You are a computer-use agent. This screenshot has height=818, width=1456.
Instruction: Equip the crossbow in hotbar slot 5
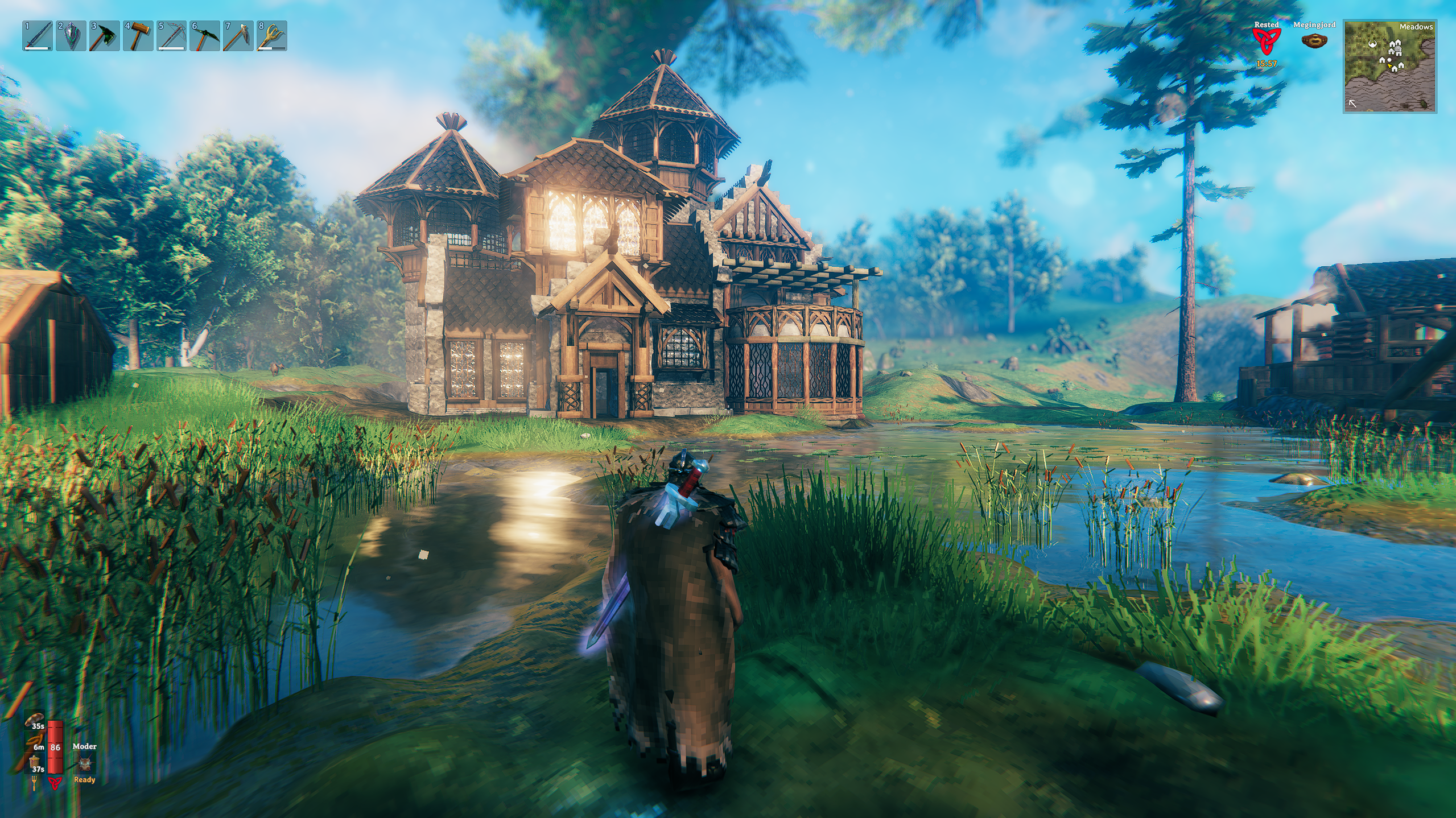point(172,36)
